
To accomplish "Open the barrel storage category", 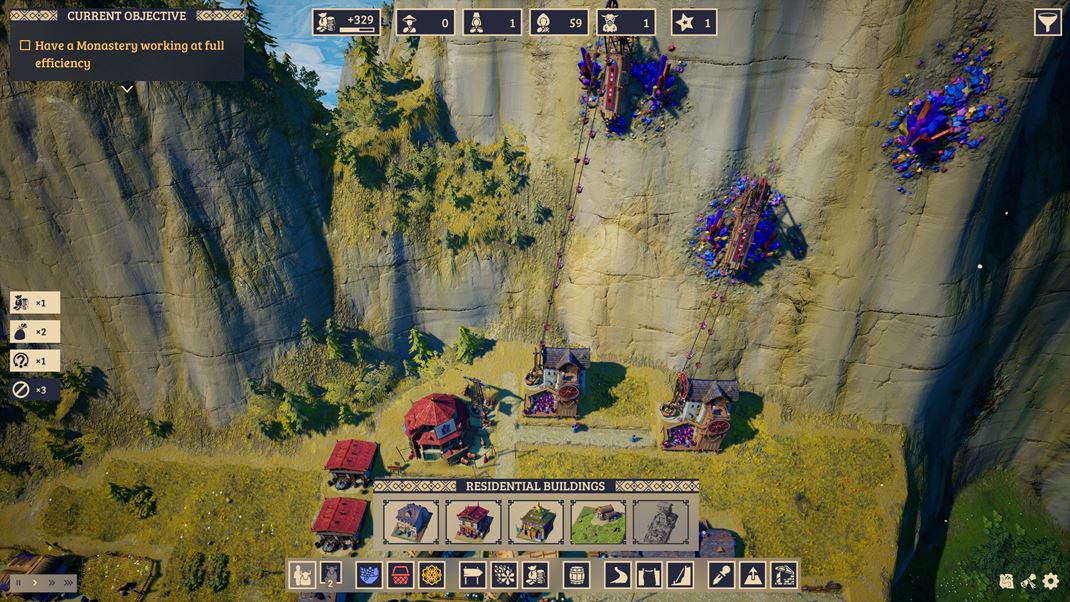I will pyautogui.click(x=576, y=575).
